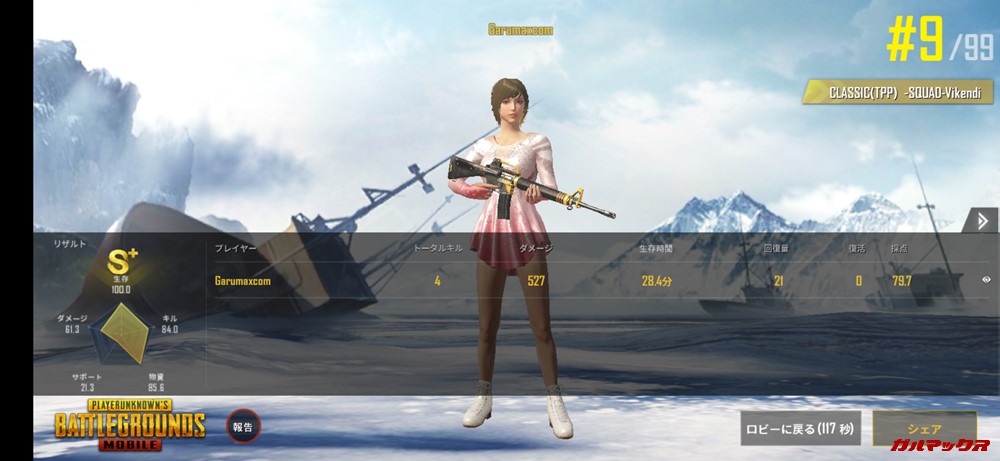Return to lobby with the ロビーに戻る button

tap(800, 428)
